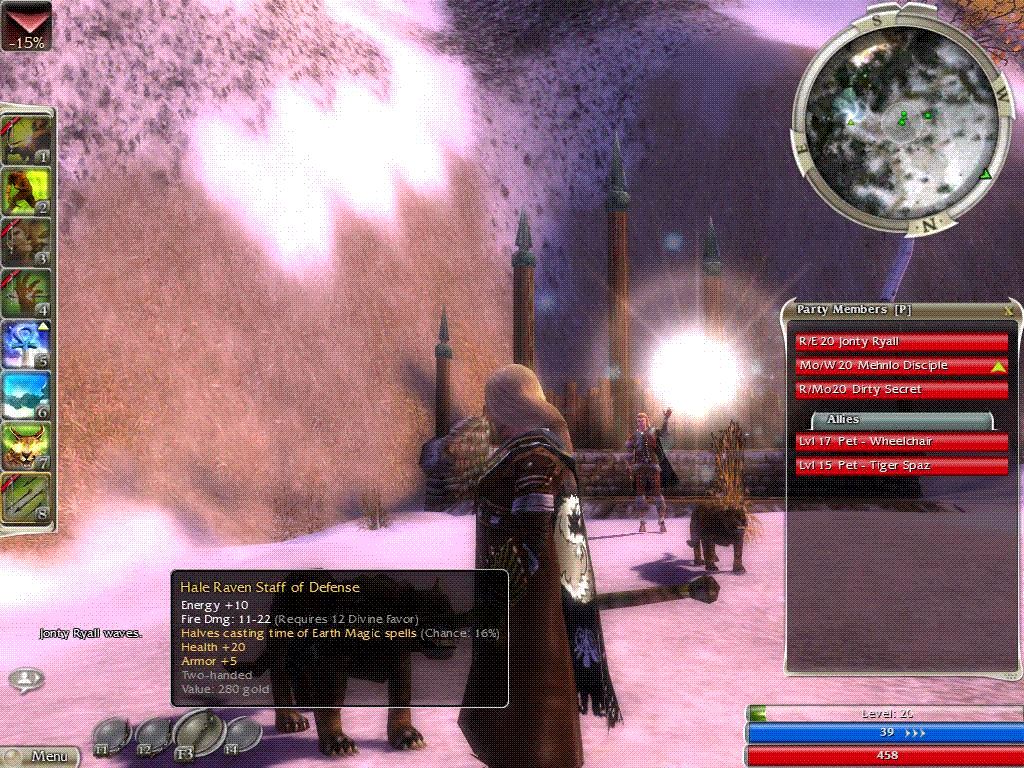The image size is (1024, 768).
Task: Activate the skill in slot 3
Action: tap(28, 242)
